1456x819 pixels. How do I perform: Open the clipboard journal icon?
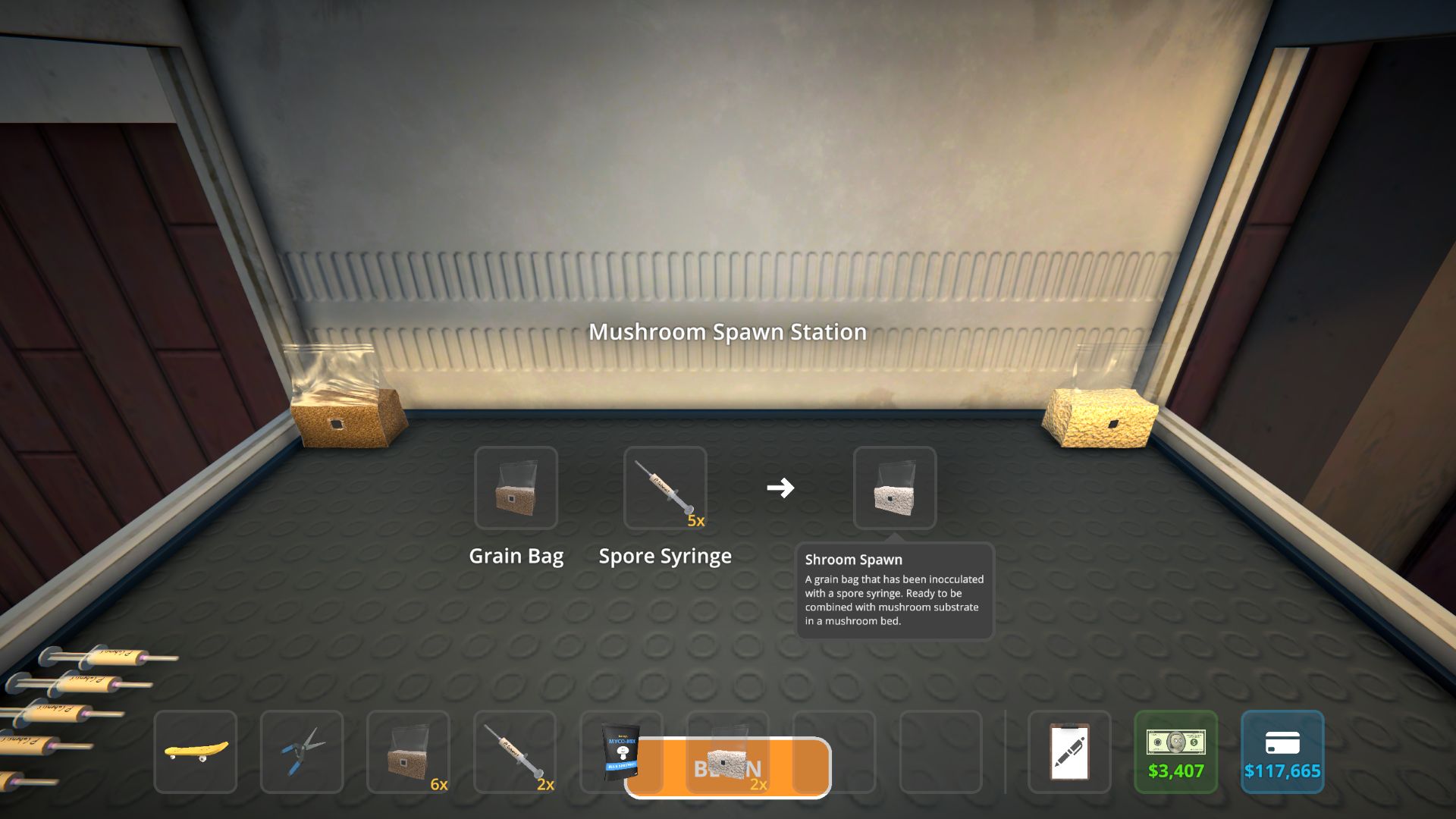[x=1069, y=752]
